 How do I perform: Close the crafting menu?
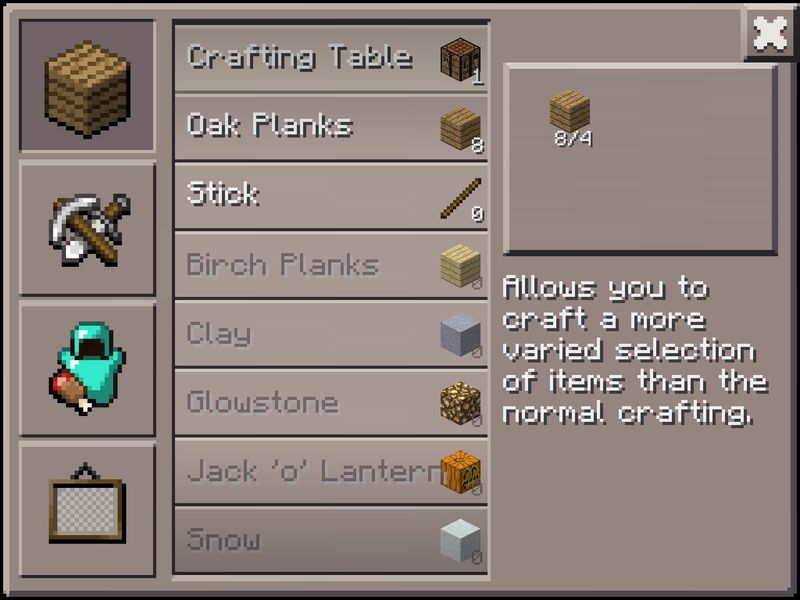[769, 35]
